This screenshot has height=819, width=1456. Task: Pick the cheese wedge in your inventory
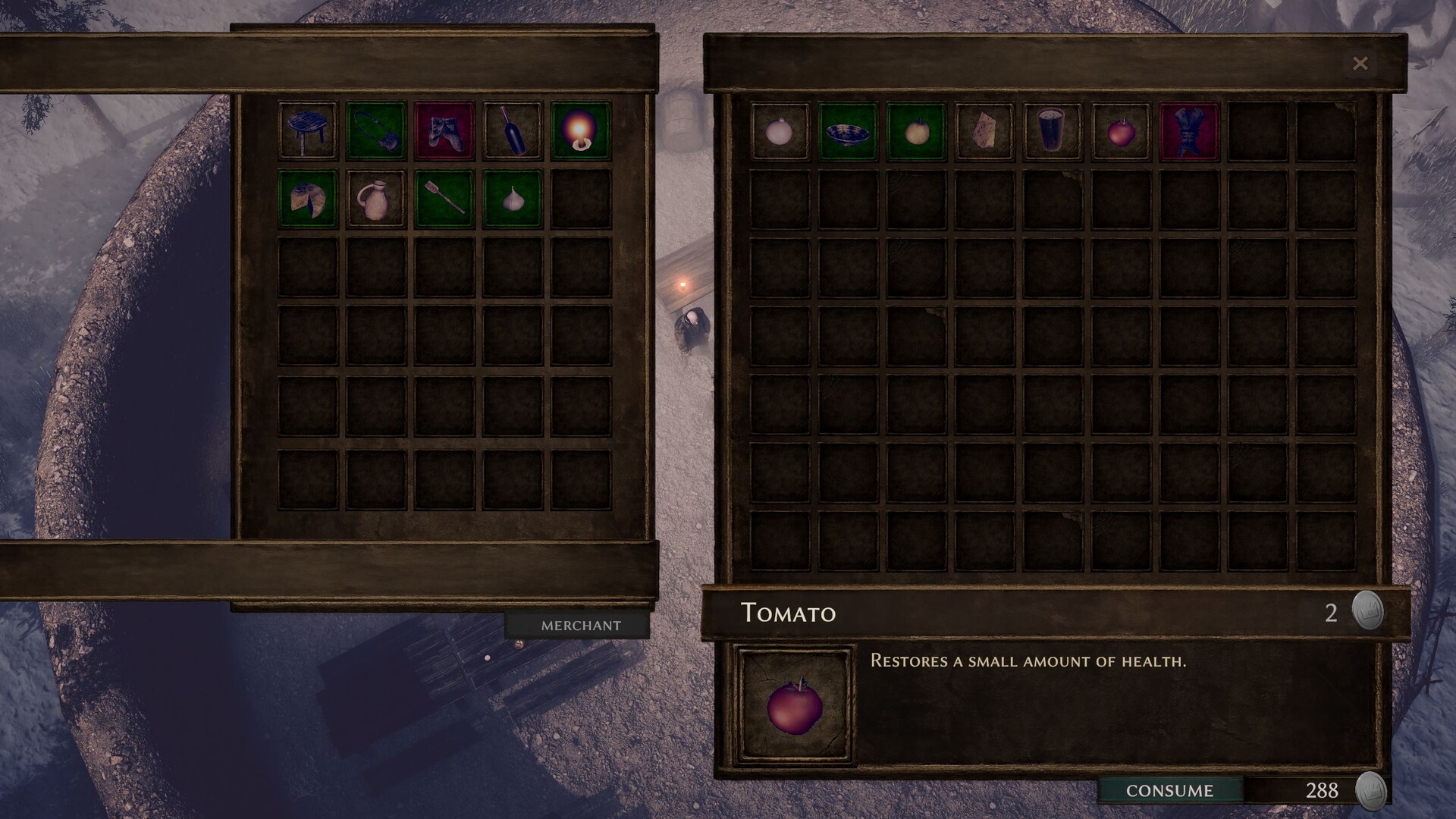pyautogui.click(x=984, y=131)
